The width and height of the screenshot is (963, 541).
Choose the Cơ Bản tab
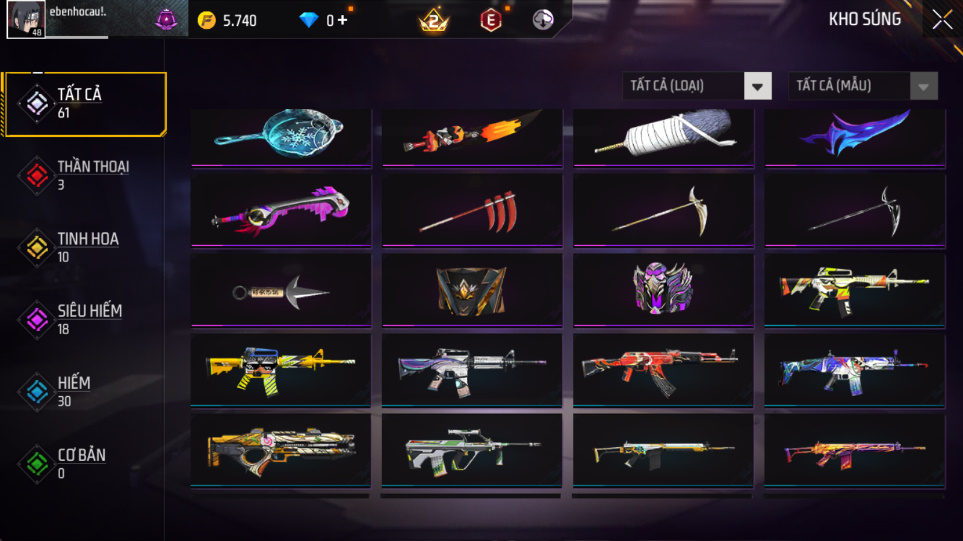80,463
